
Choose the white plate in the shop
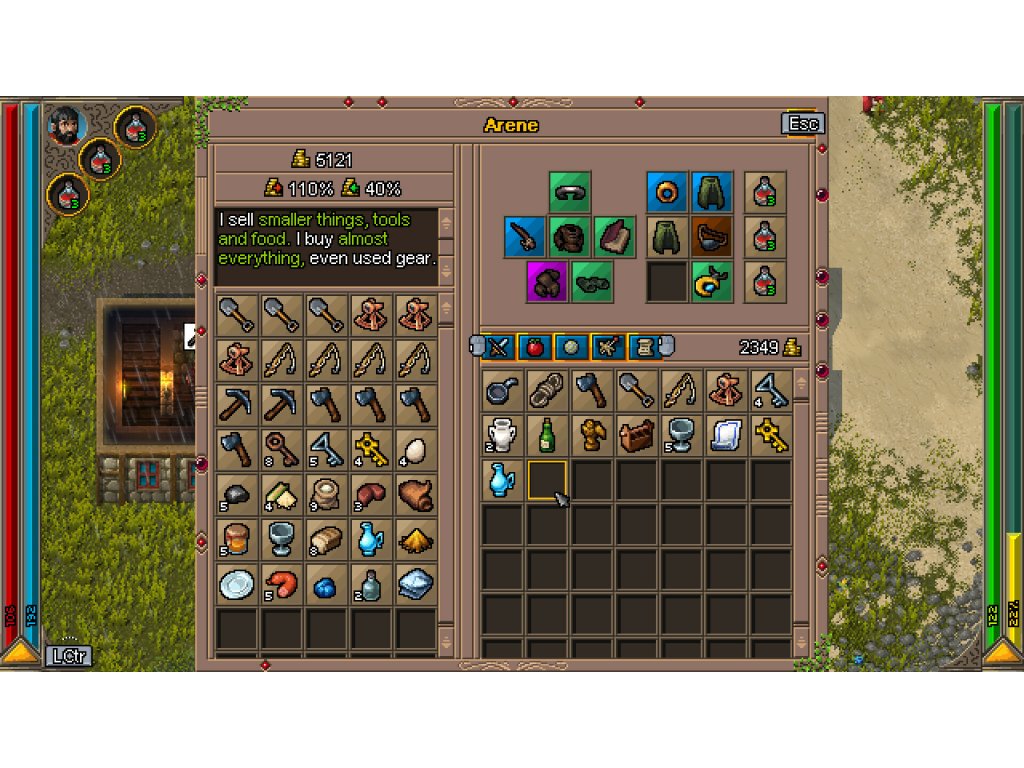point(237,584)
